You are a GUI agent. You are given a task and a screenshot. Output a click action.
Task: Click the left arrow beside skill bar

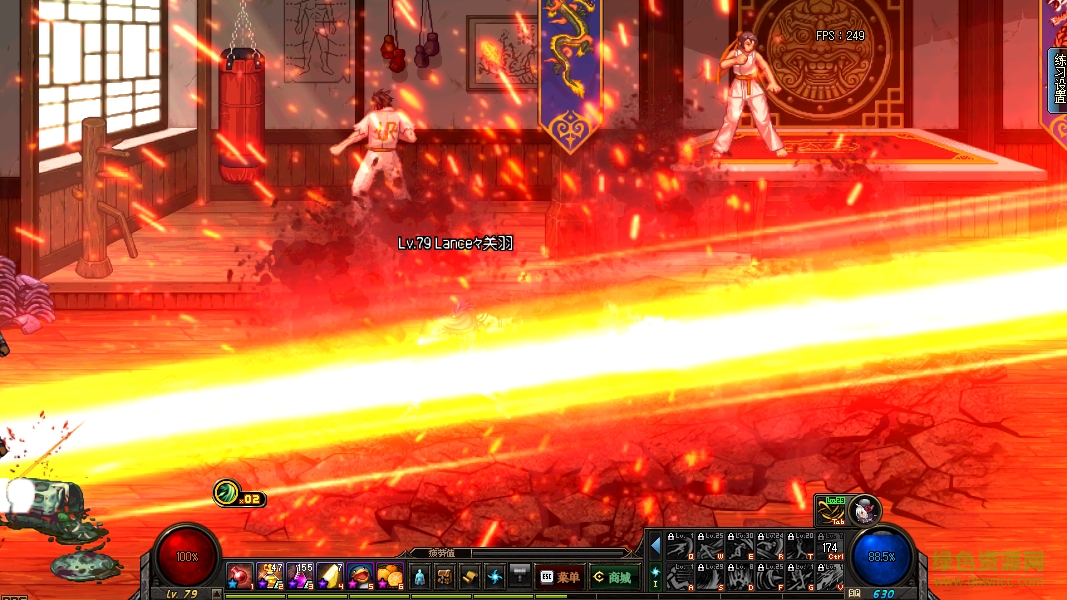[656, 546]
